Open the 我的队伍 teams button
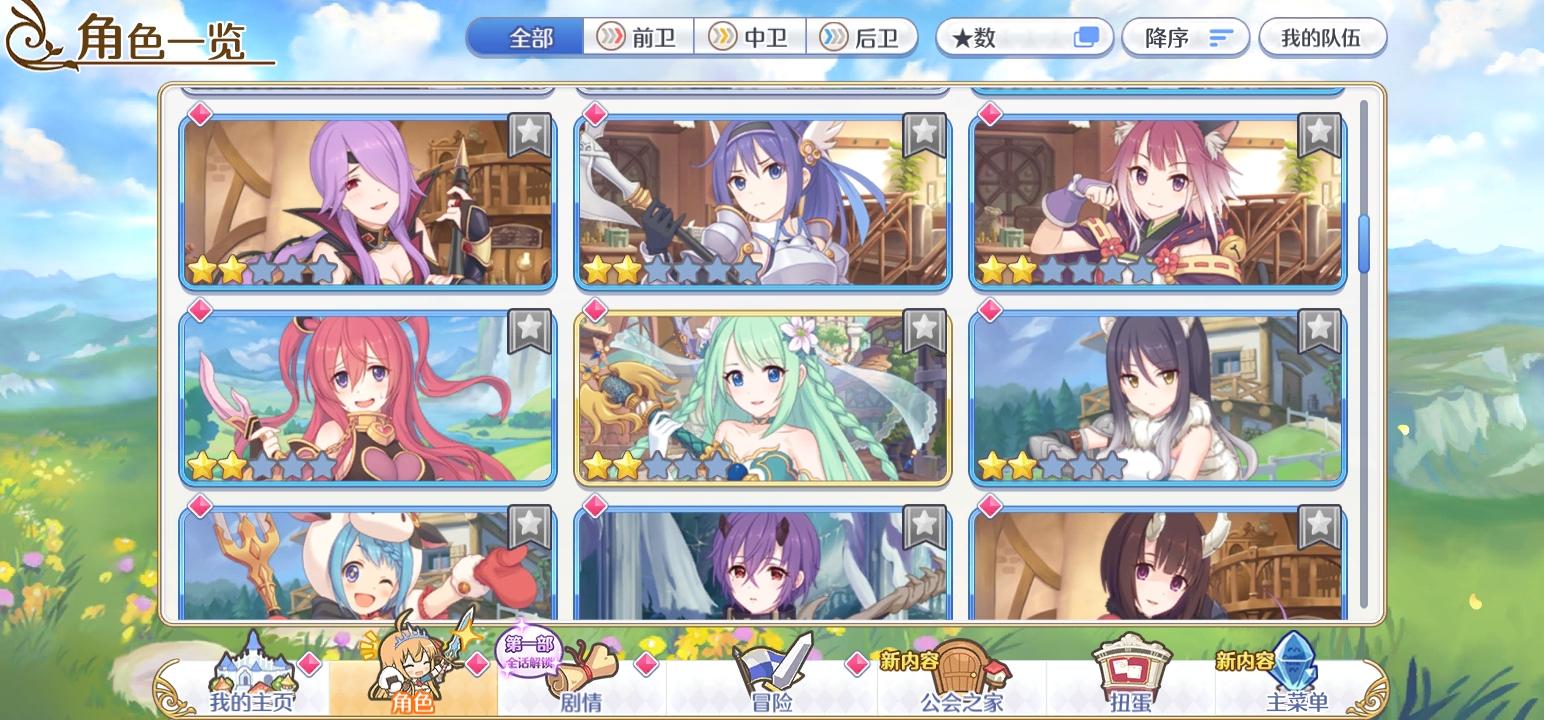Screen dimensions: 1544x720 [1322, 37]
